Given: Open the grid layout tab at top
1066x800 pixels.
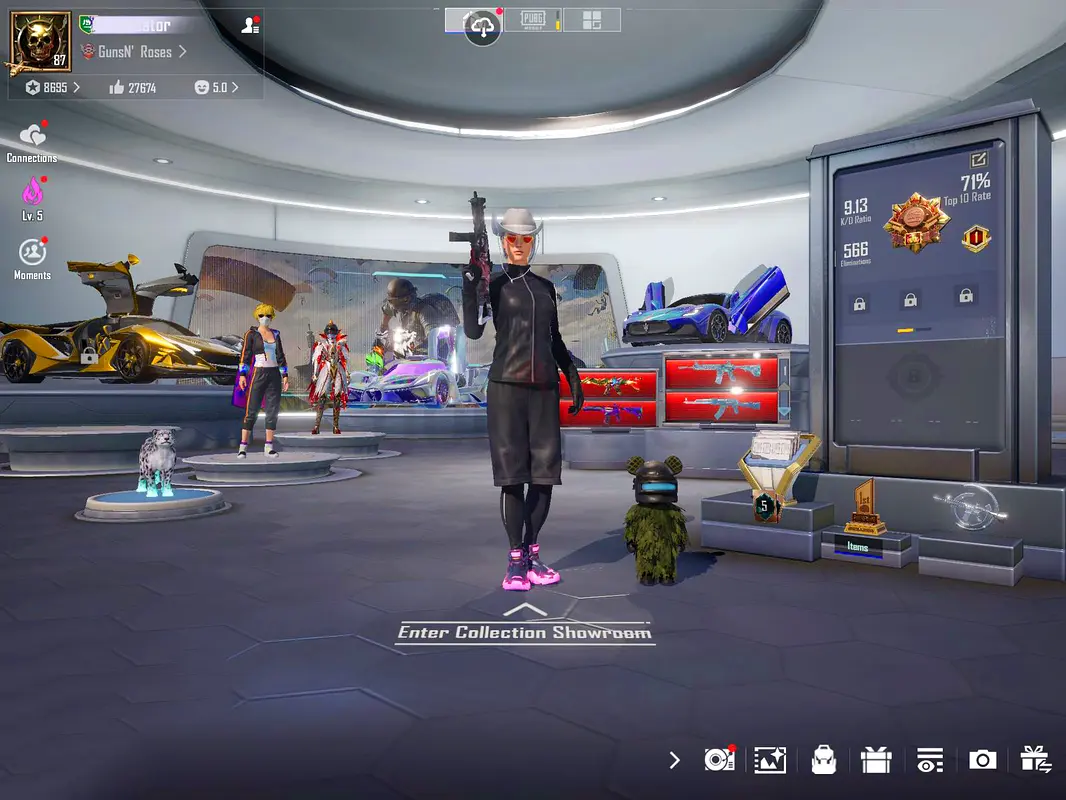Looking at the screenshot, I should (x=591, y=19).
